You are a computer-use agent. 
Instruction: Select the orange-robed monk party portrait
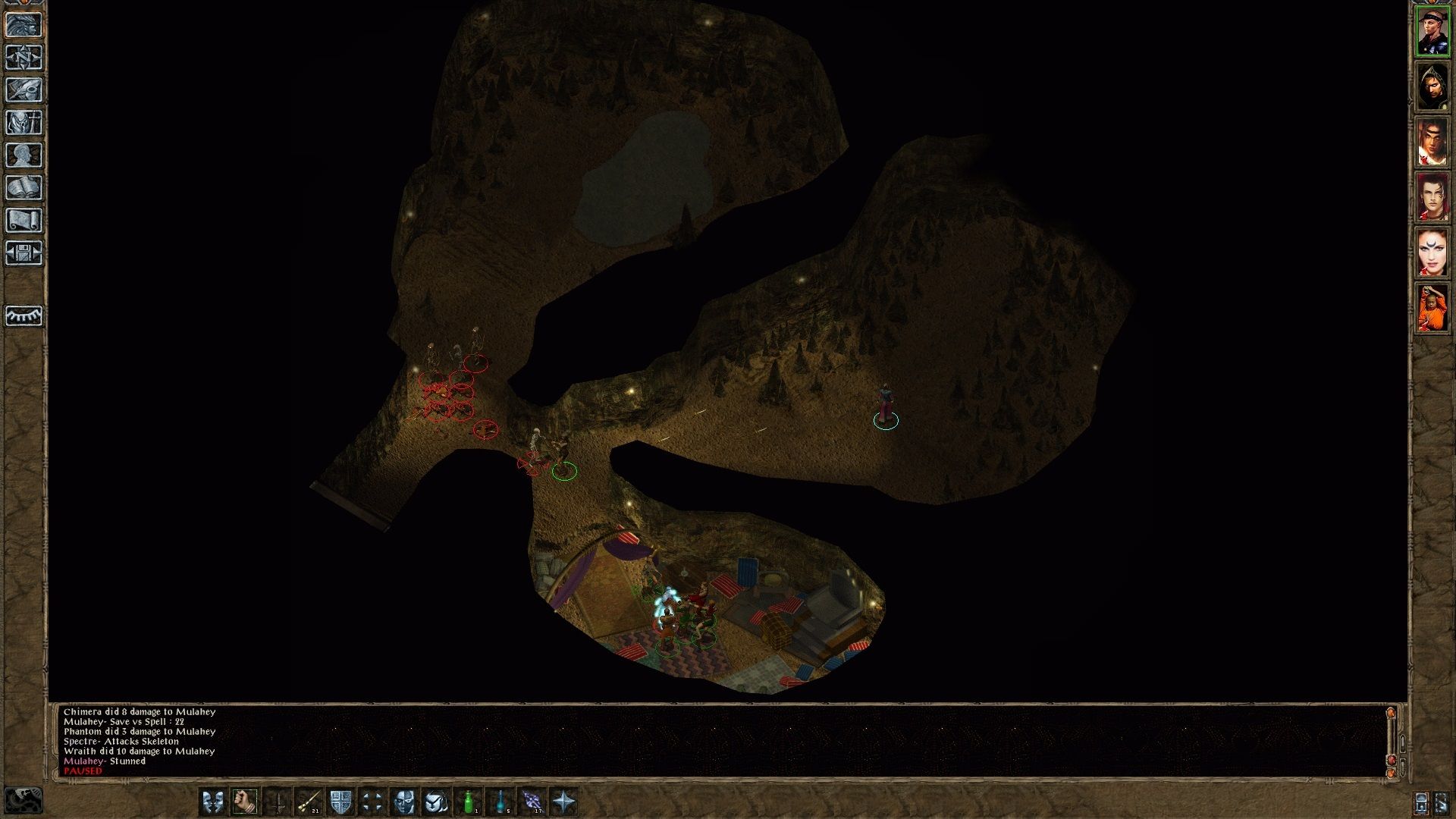1432,308
